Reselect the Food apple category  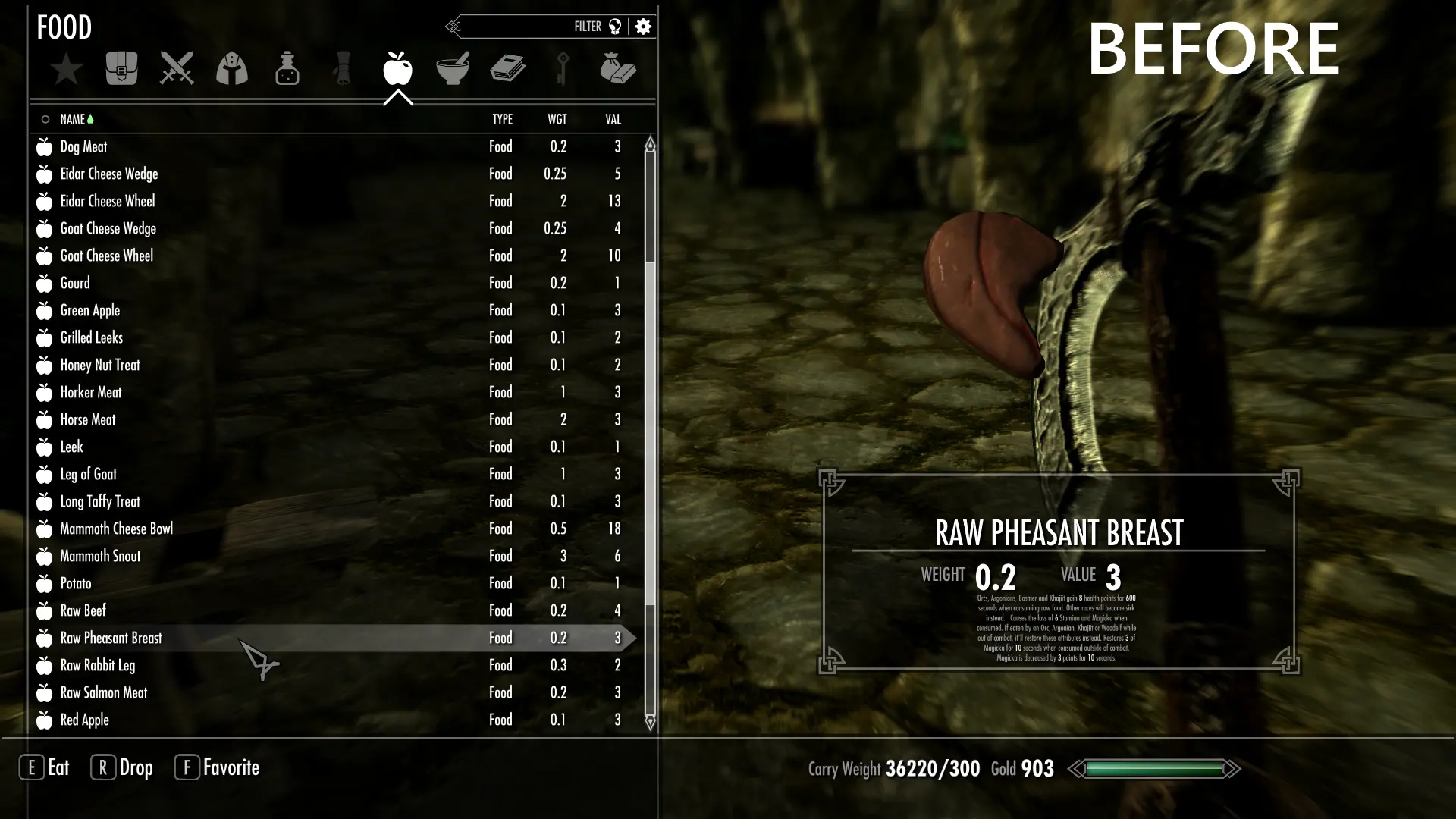397,68
